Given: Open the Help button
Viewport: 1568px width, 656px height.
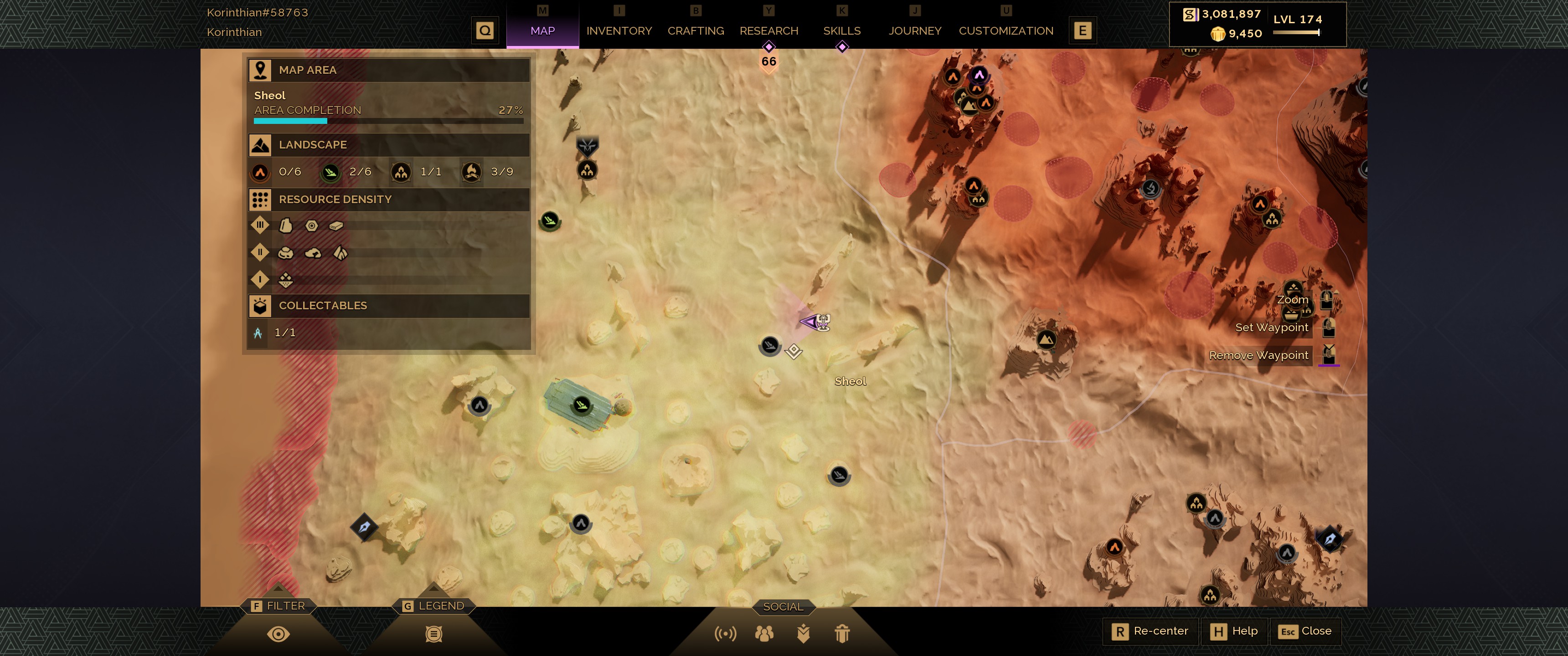Looking at the screenshot, I should pos(1234,631).
